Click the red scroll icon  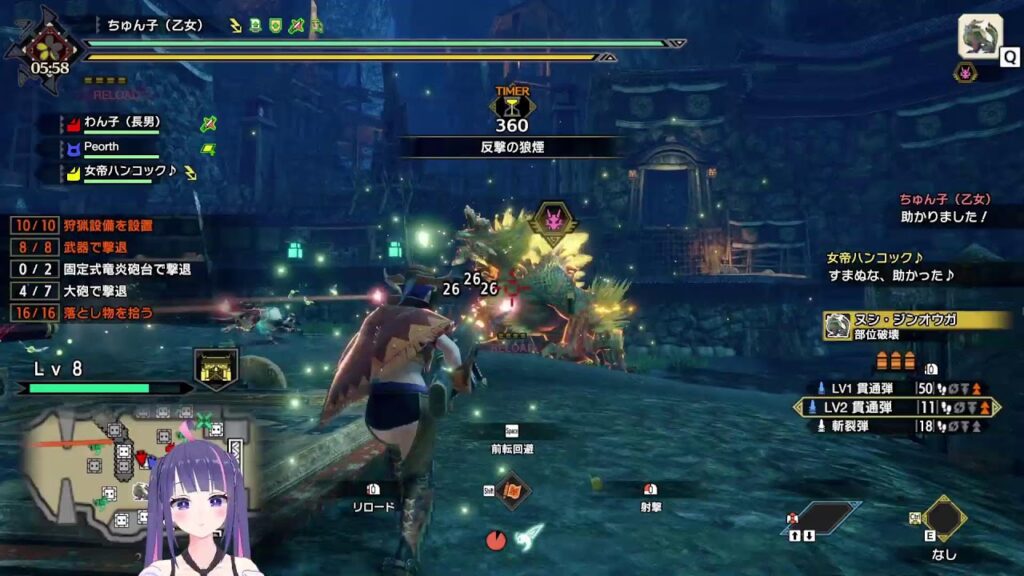[x=513, y=490]
